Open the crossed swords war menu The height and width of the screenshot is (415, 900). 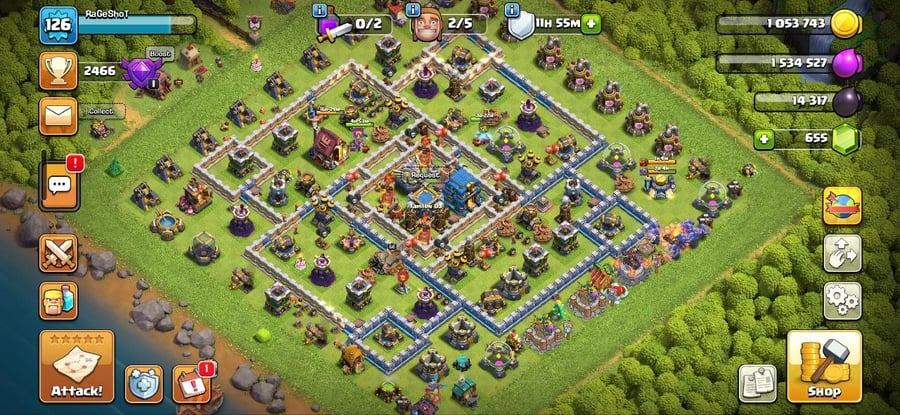point(58,252)
